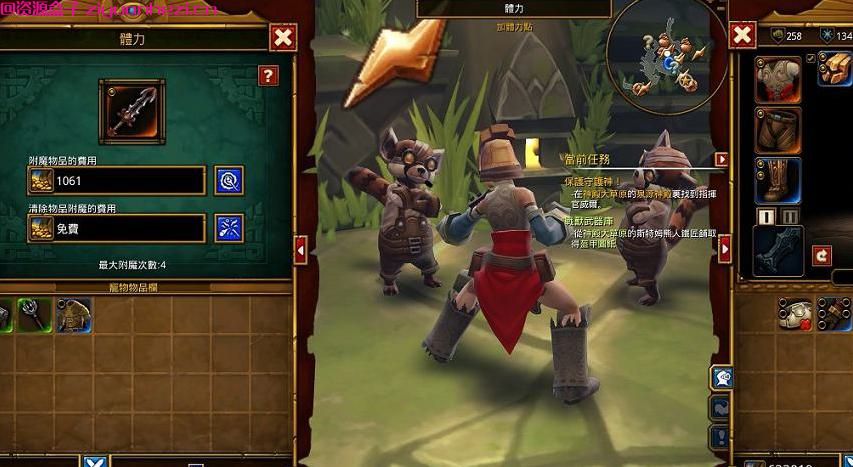Viewport: 853px width, 467px height.
Task: Select the equipped chest armor slot
Action: point(777,79)
